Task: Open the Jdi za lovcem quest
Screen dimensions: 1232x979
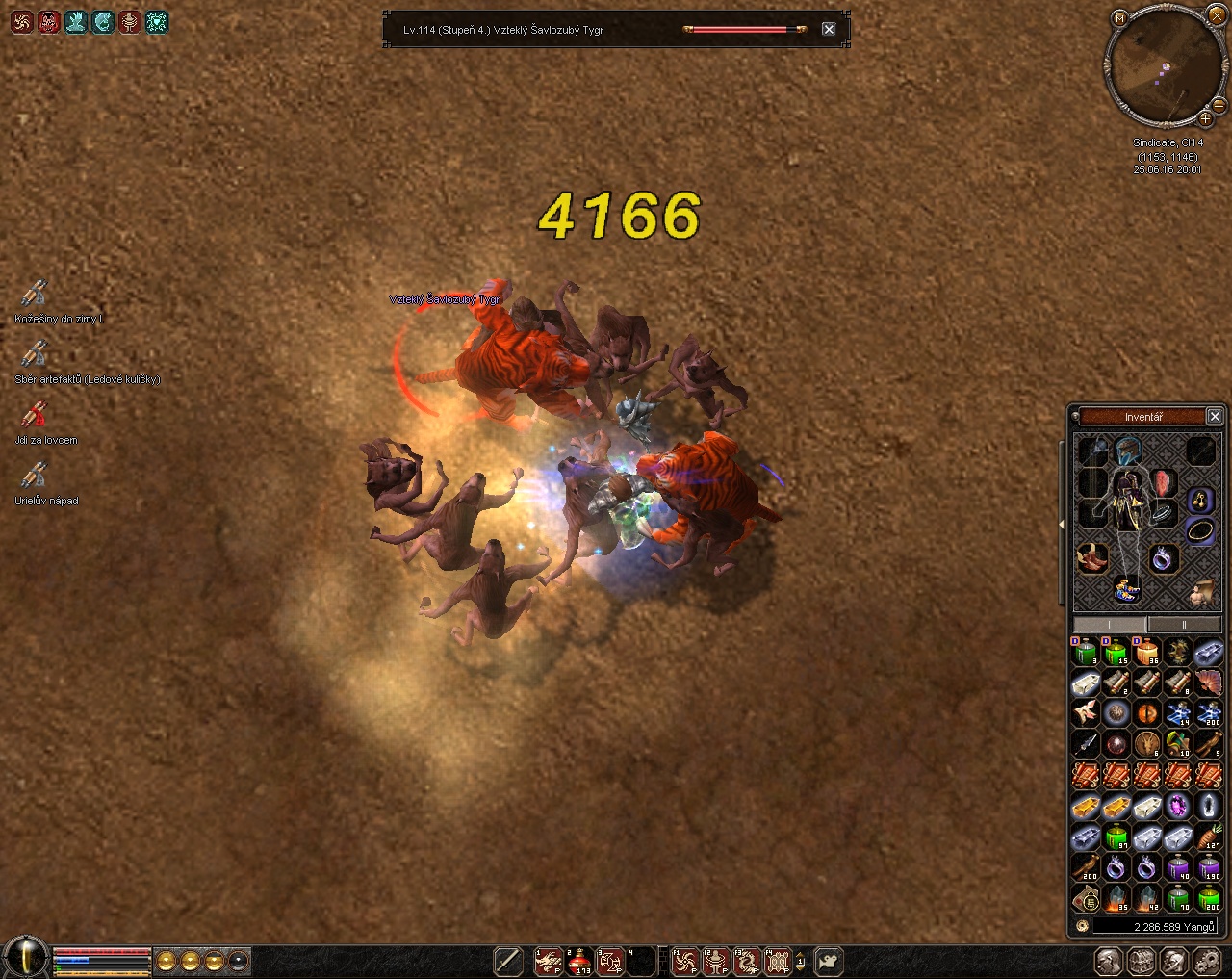Action: click(35, 415)
